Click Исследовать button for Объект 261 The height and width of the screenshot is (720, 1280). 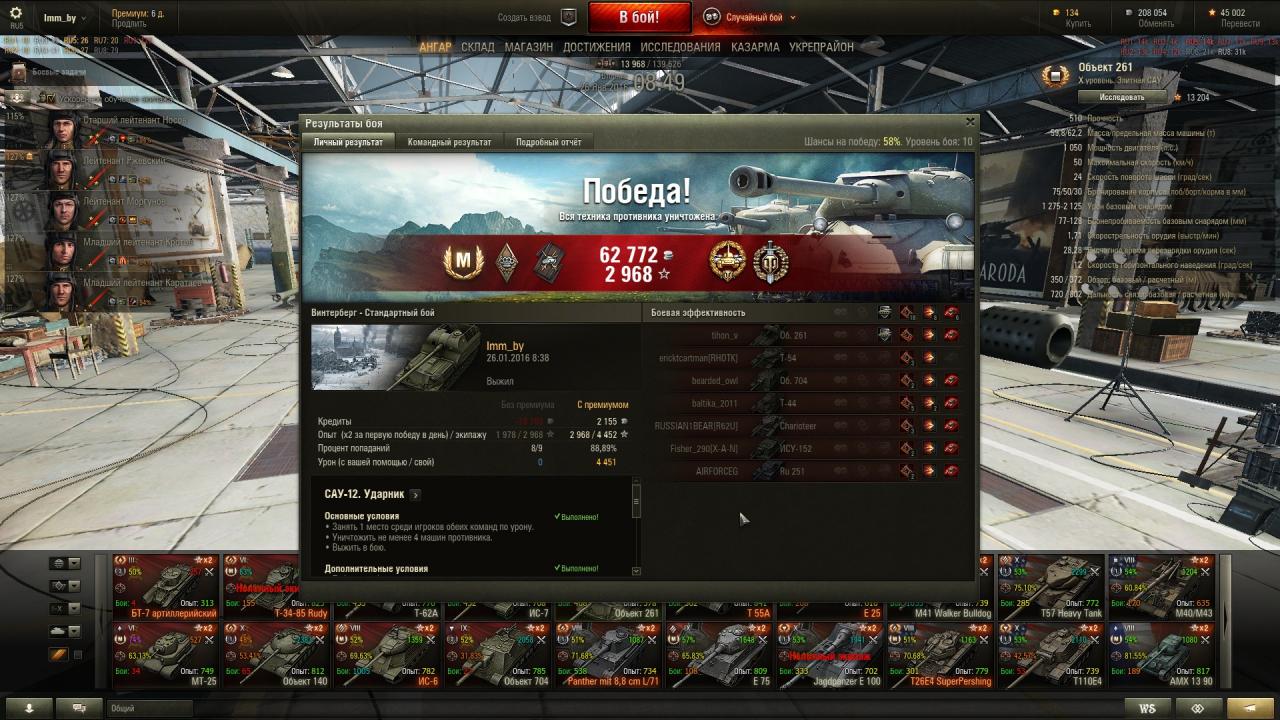(x=1122, y=97)
